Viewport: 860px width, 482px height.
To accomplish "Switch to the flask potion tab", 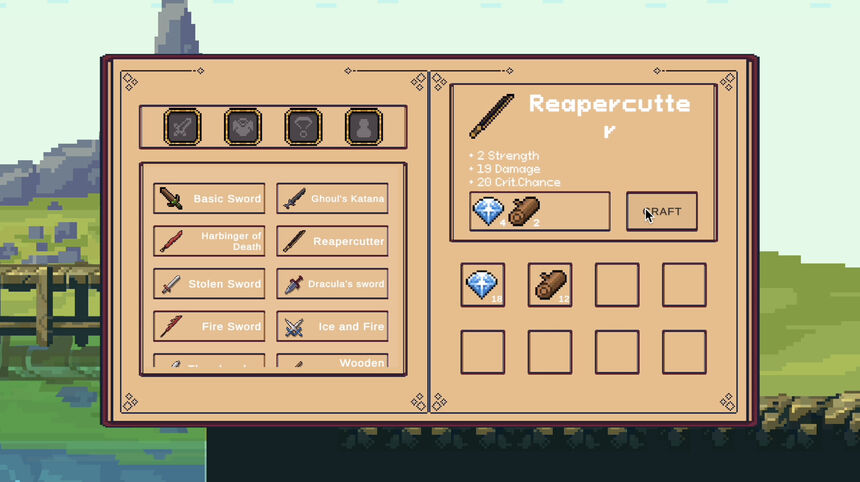I will click(364, 127).
